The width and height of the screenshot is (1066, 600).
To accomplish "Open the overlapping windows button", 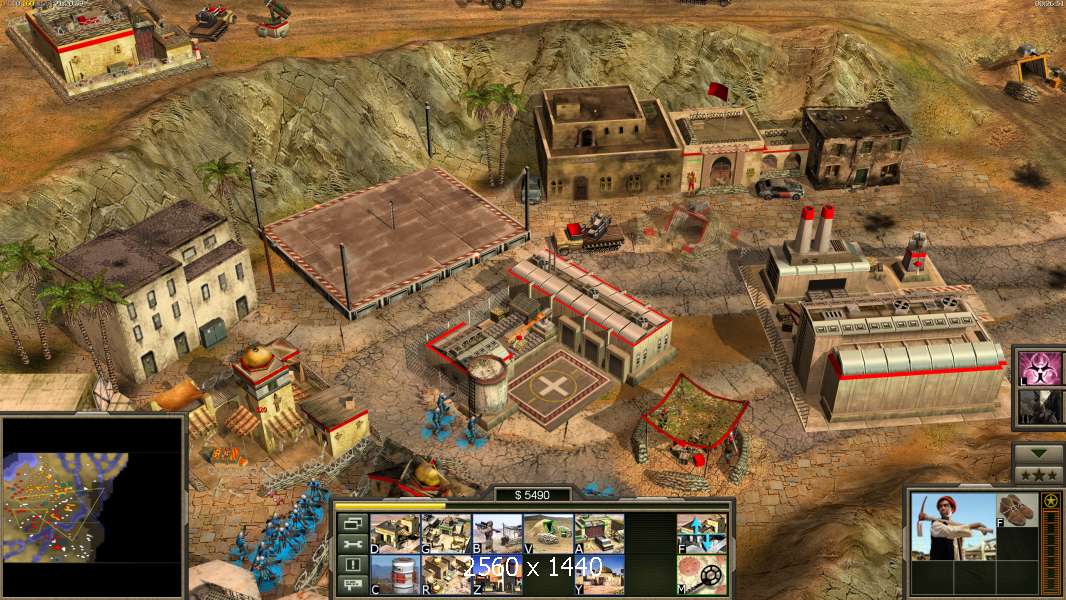I will click(x=351, y=523).
